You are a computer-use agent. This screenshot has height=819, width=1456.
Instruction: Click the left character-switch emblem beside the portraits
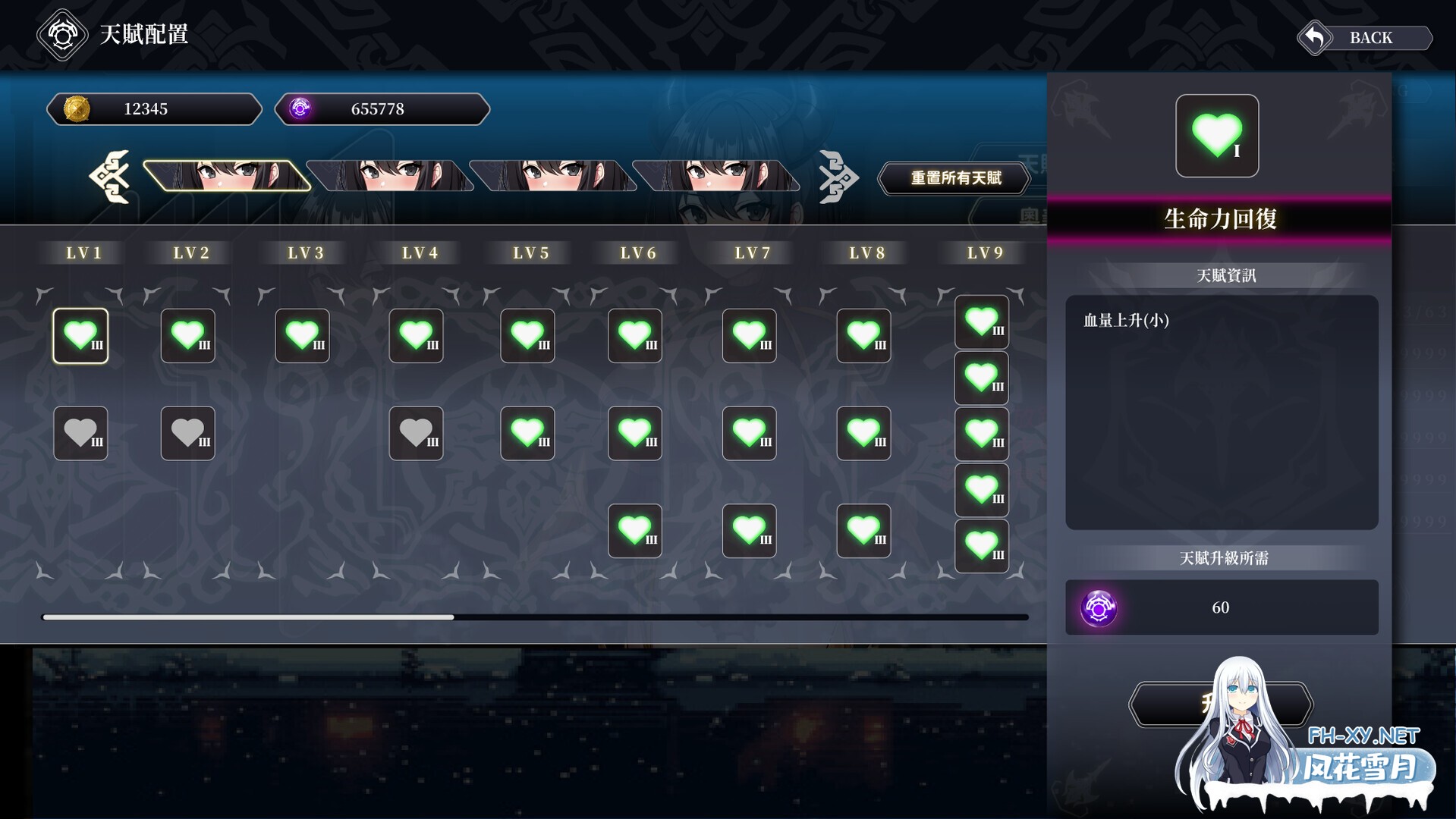[x=108, y=177]
